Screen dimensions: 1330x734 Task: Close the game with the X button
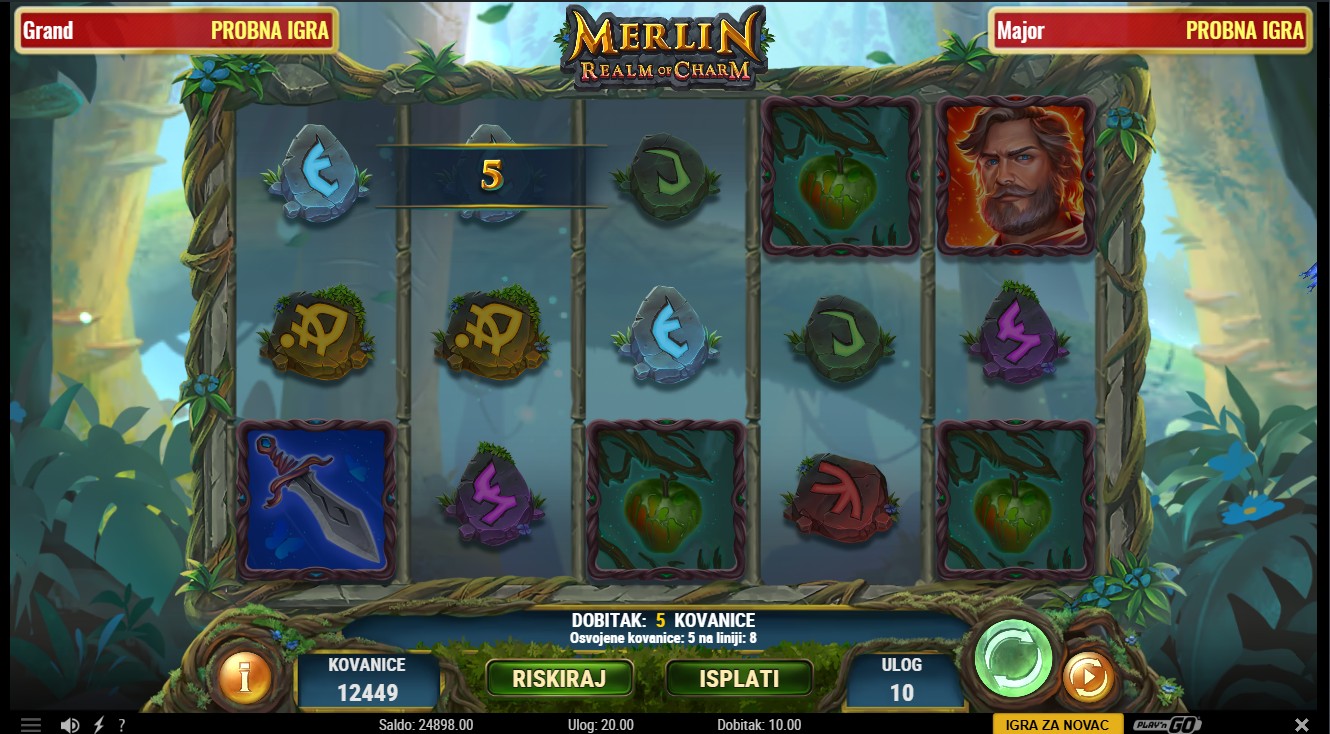point(1301,725)
